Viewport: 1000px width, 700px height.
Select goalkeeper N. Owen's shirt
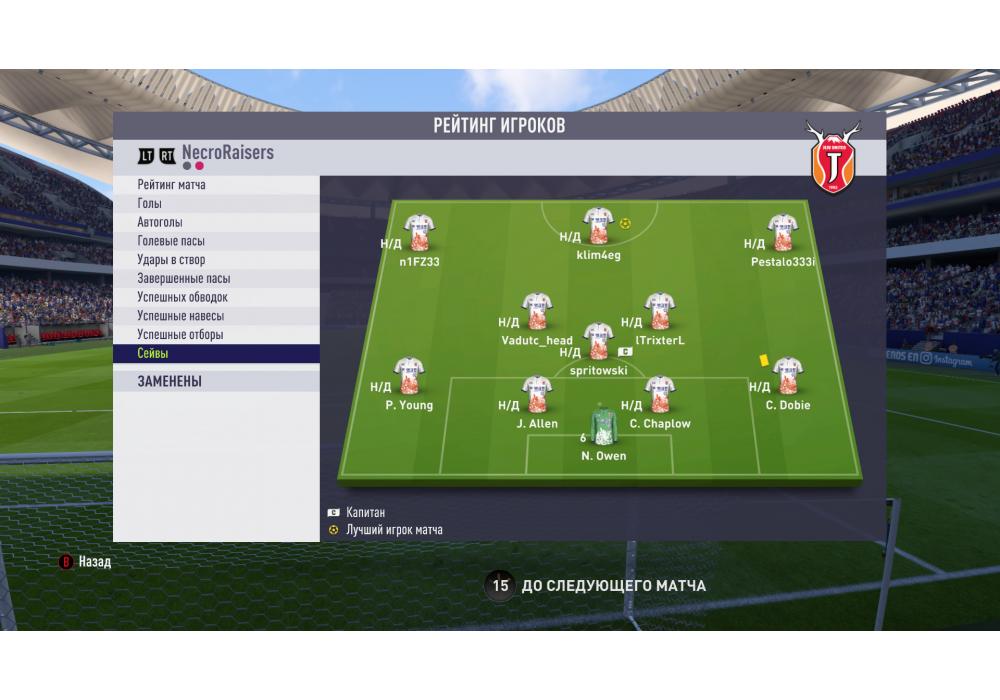click(x=603, y=424)
